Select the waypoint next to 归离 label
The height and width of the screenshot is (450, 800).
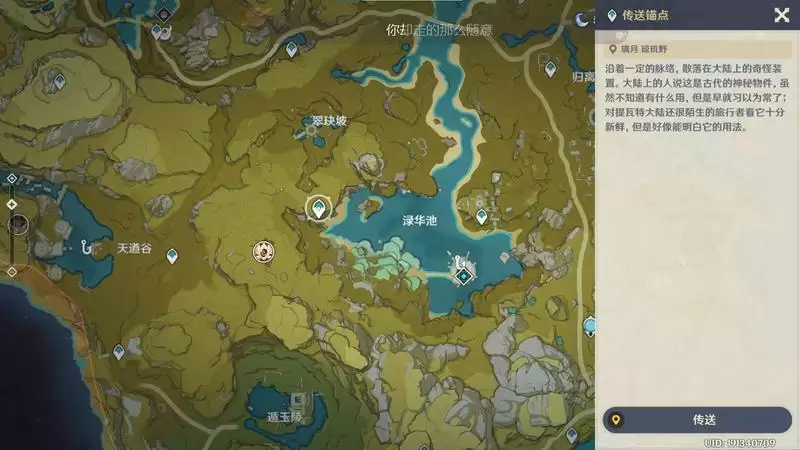(548, 67)
